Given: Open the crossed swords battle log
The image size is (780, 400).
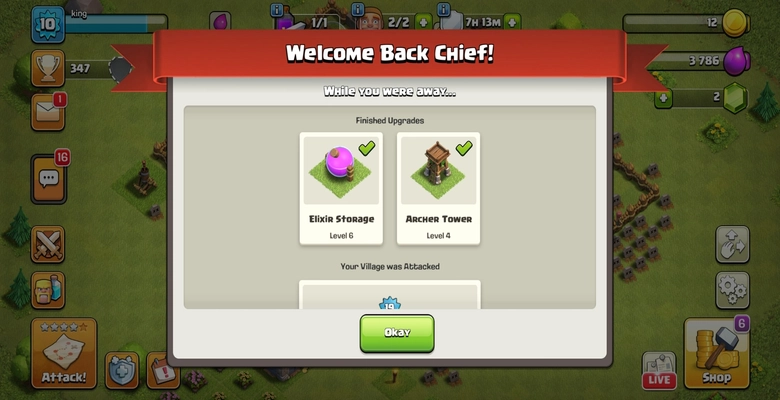Looking at the screenshot, I should click(48, 244).
